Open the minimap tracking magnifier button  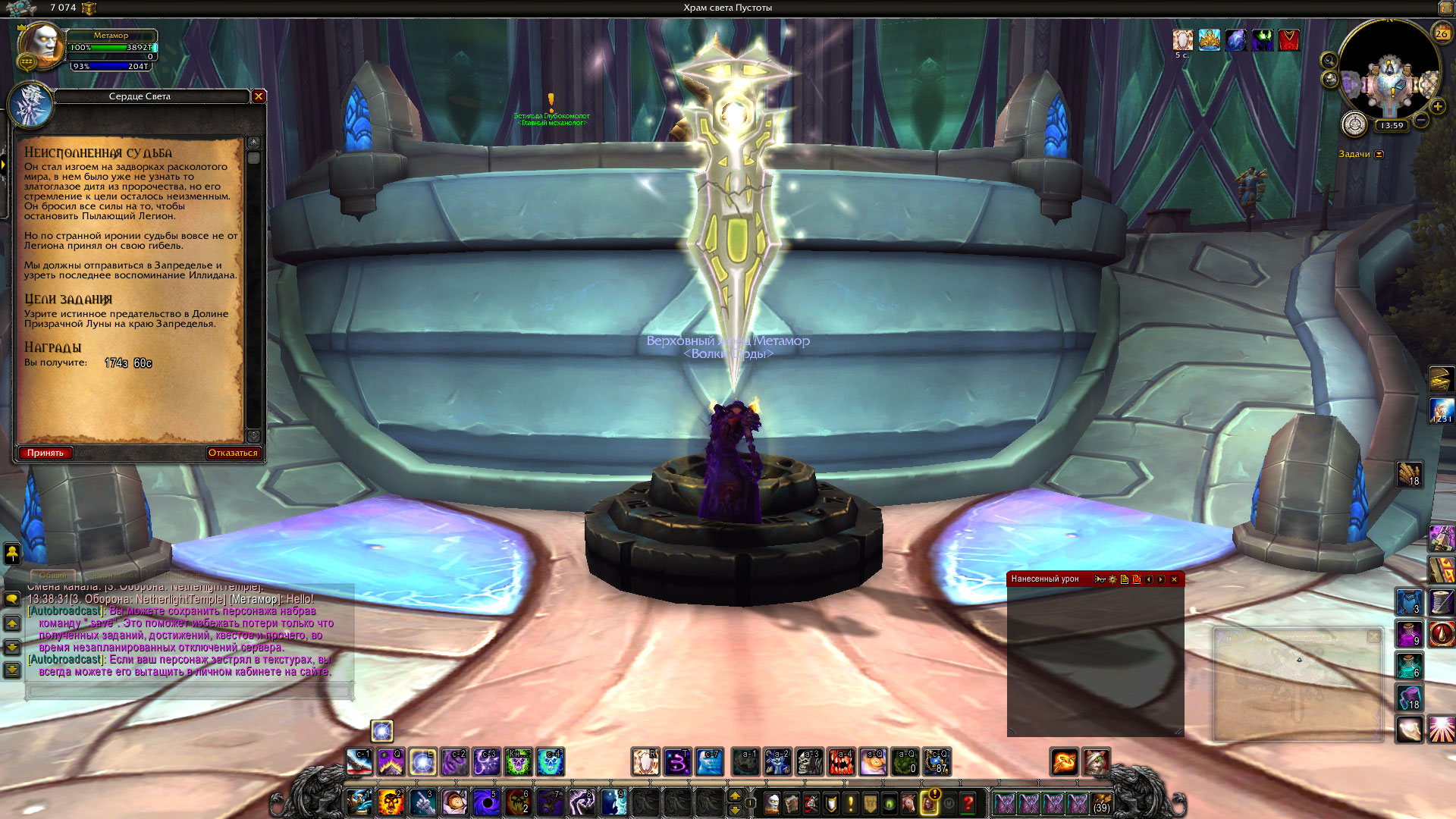click(x=1329, y=60)
